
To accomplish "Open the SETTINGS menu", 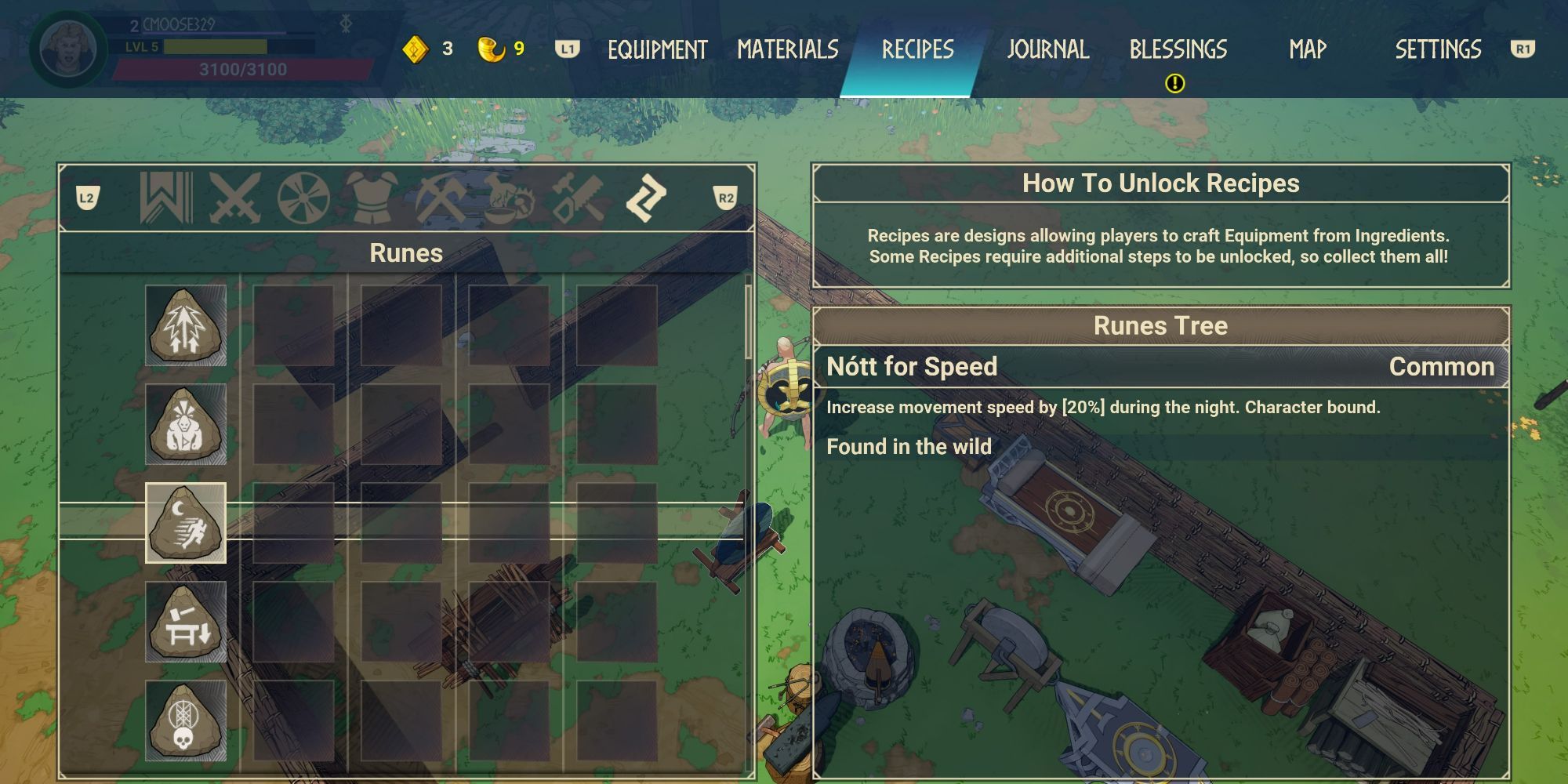I will click(x=1438, y=49).
